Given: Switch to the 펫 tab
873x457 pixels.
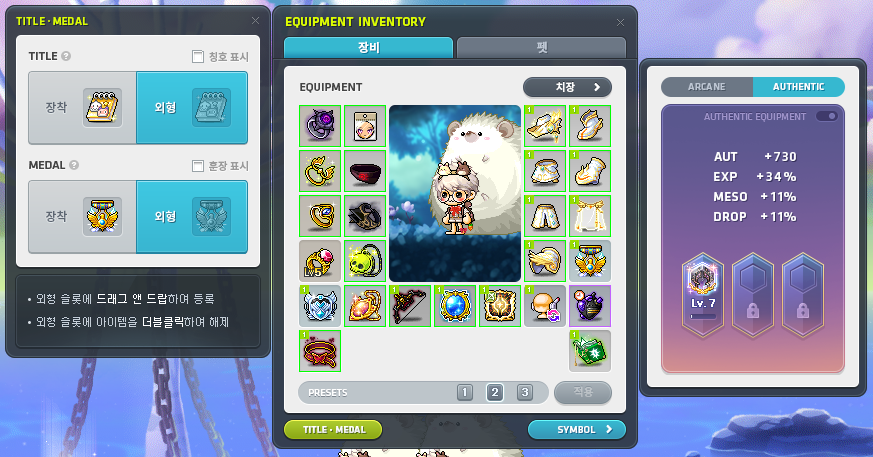Looking at the screenshot, I should (x=541, y=47).
